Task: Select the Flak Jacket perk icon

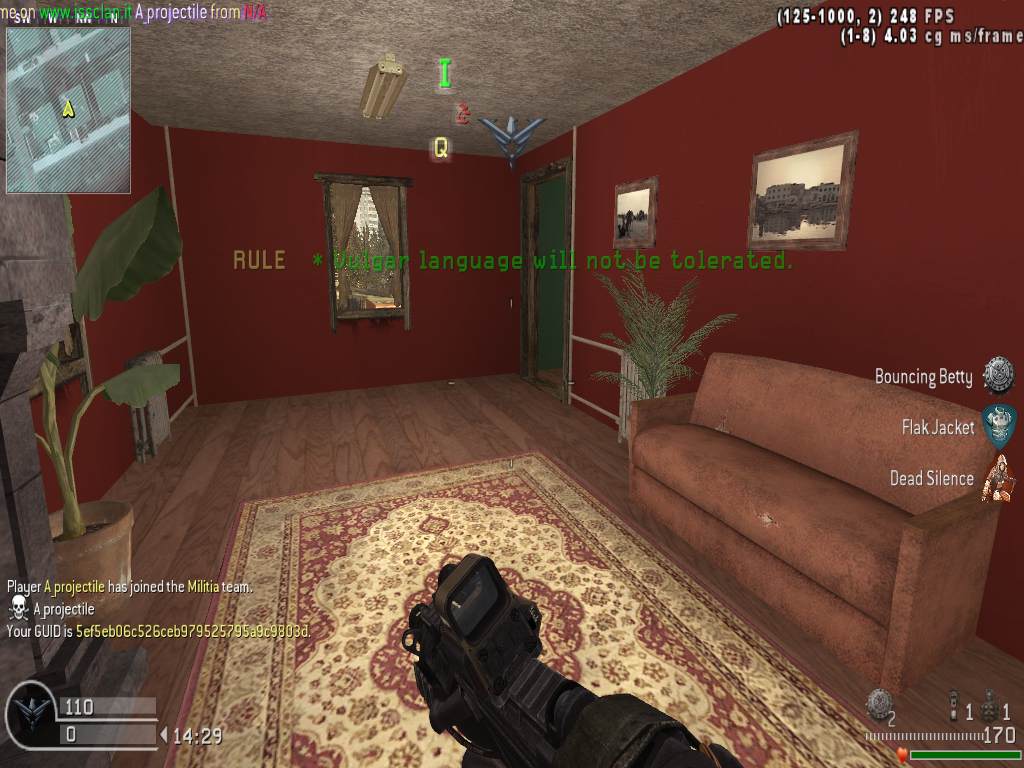Action: [997, 427]
